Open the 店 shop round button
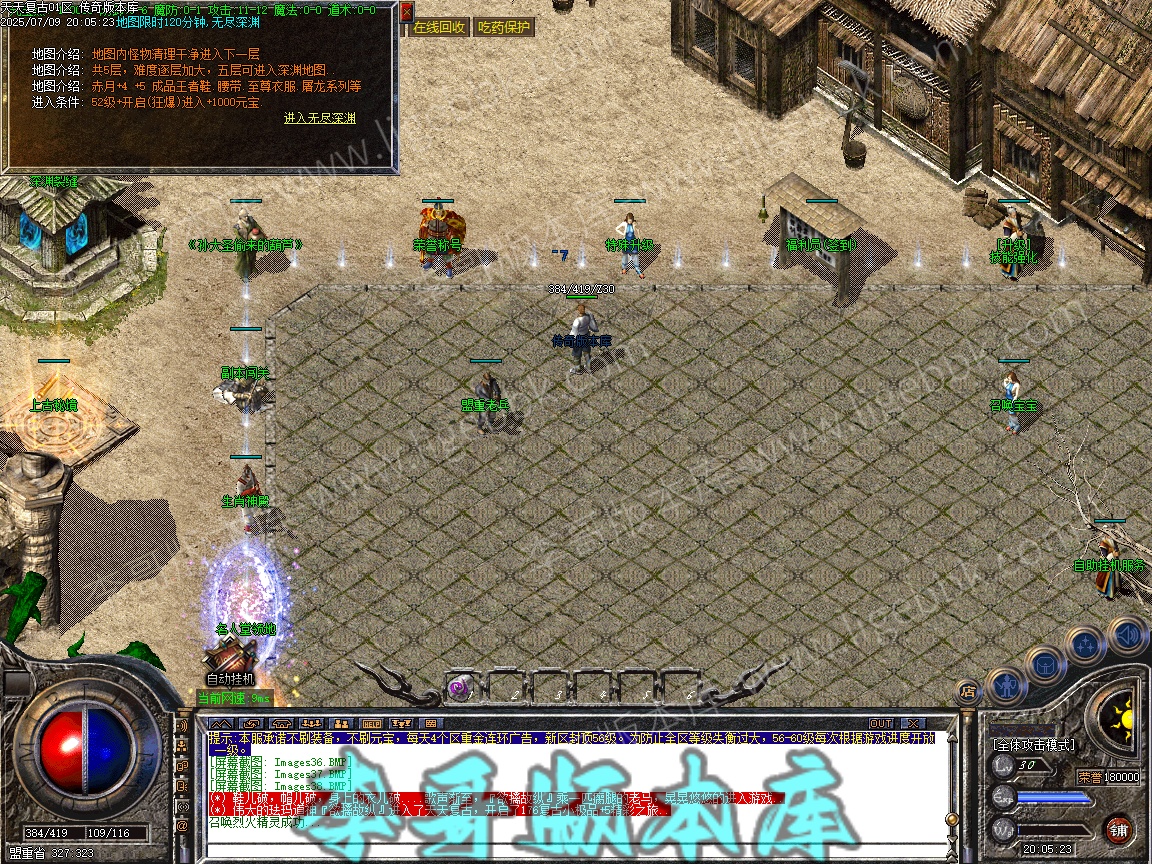This screenshot has height=864, width=1152. click(967, 690)
